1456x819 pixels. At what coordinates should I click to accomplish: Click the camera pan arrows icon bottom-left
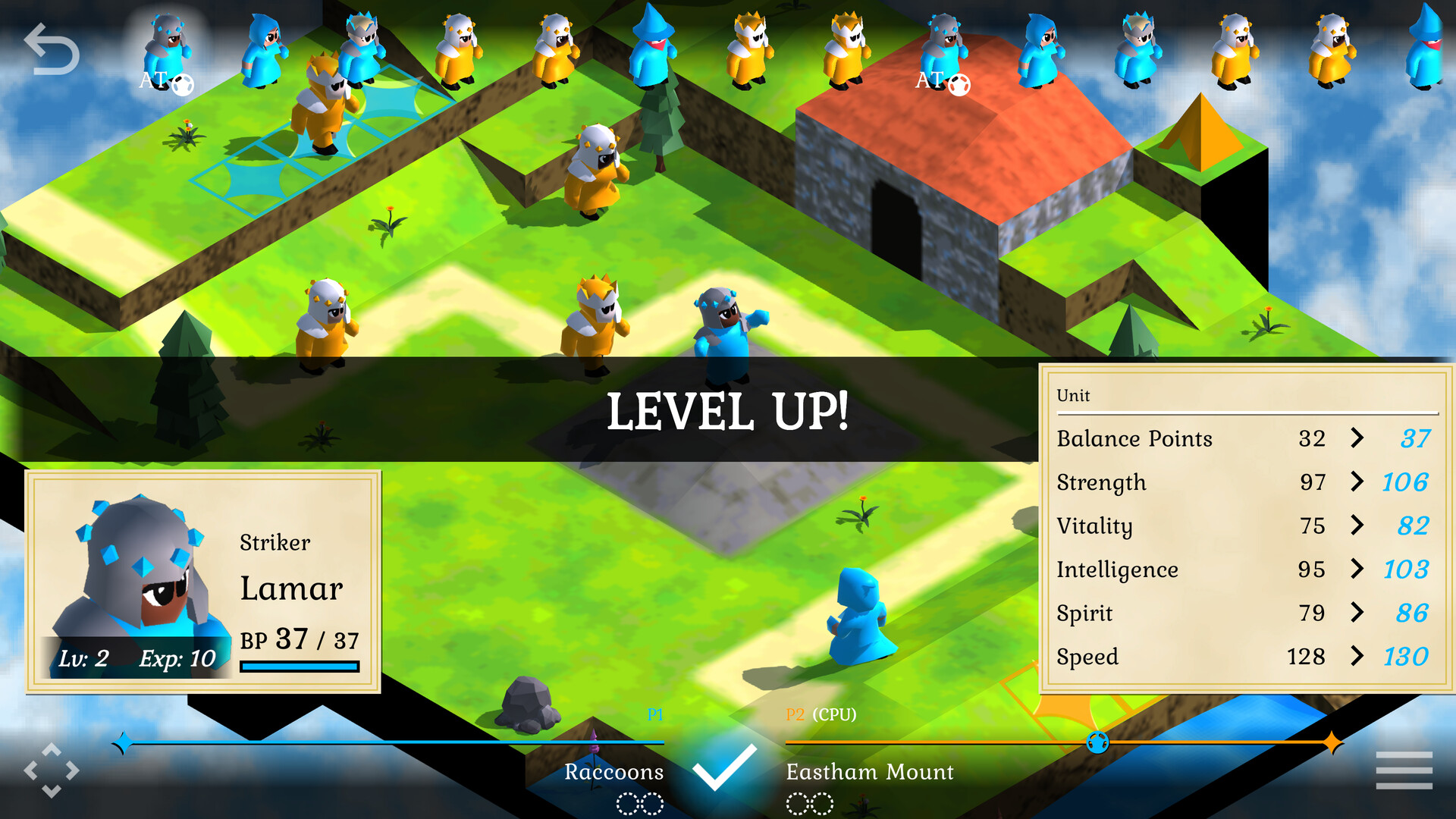[51, 770]
